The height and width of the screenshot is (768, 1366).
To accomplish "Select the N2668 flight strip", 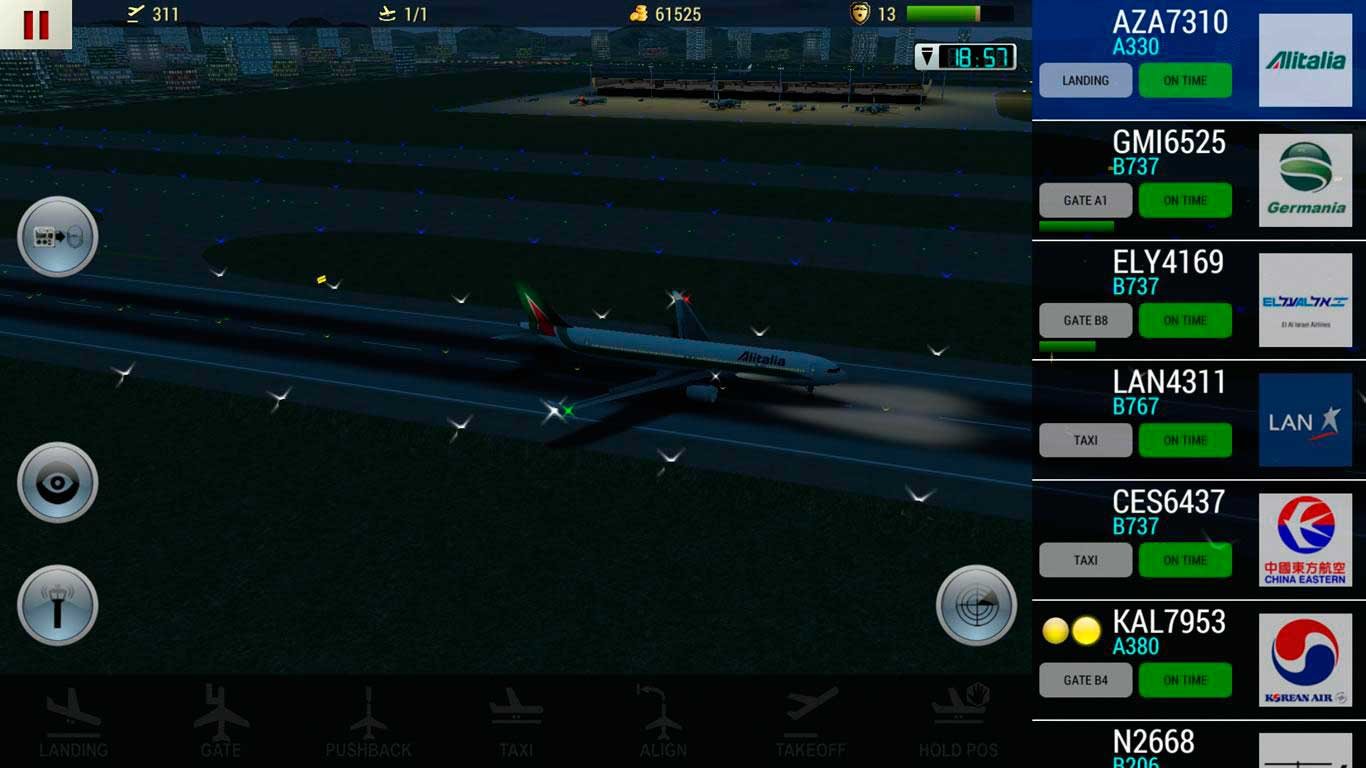I will click(1153, 746).
